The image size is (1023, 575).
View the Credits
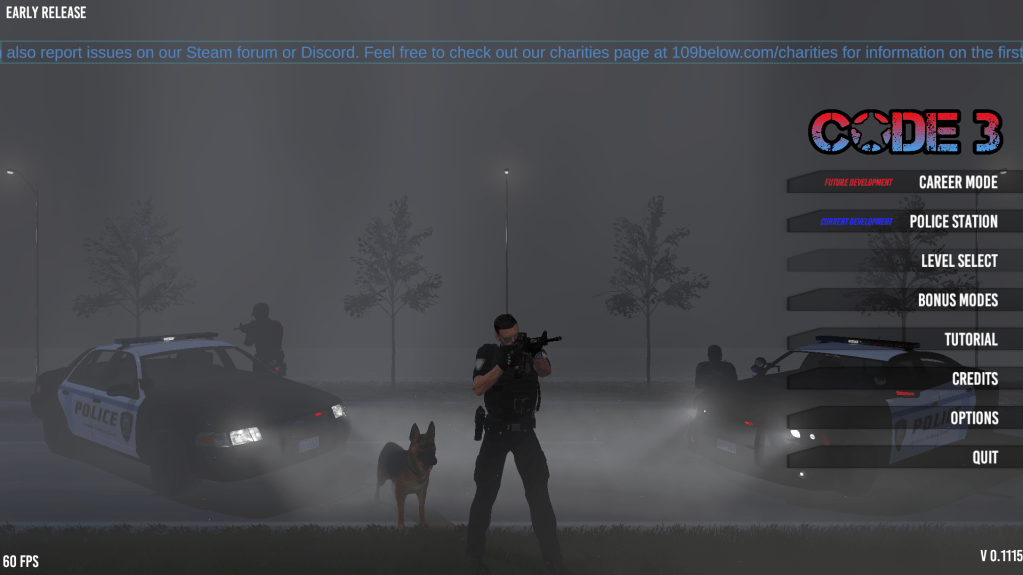click(974, 378)
